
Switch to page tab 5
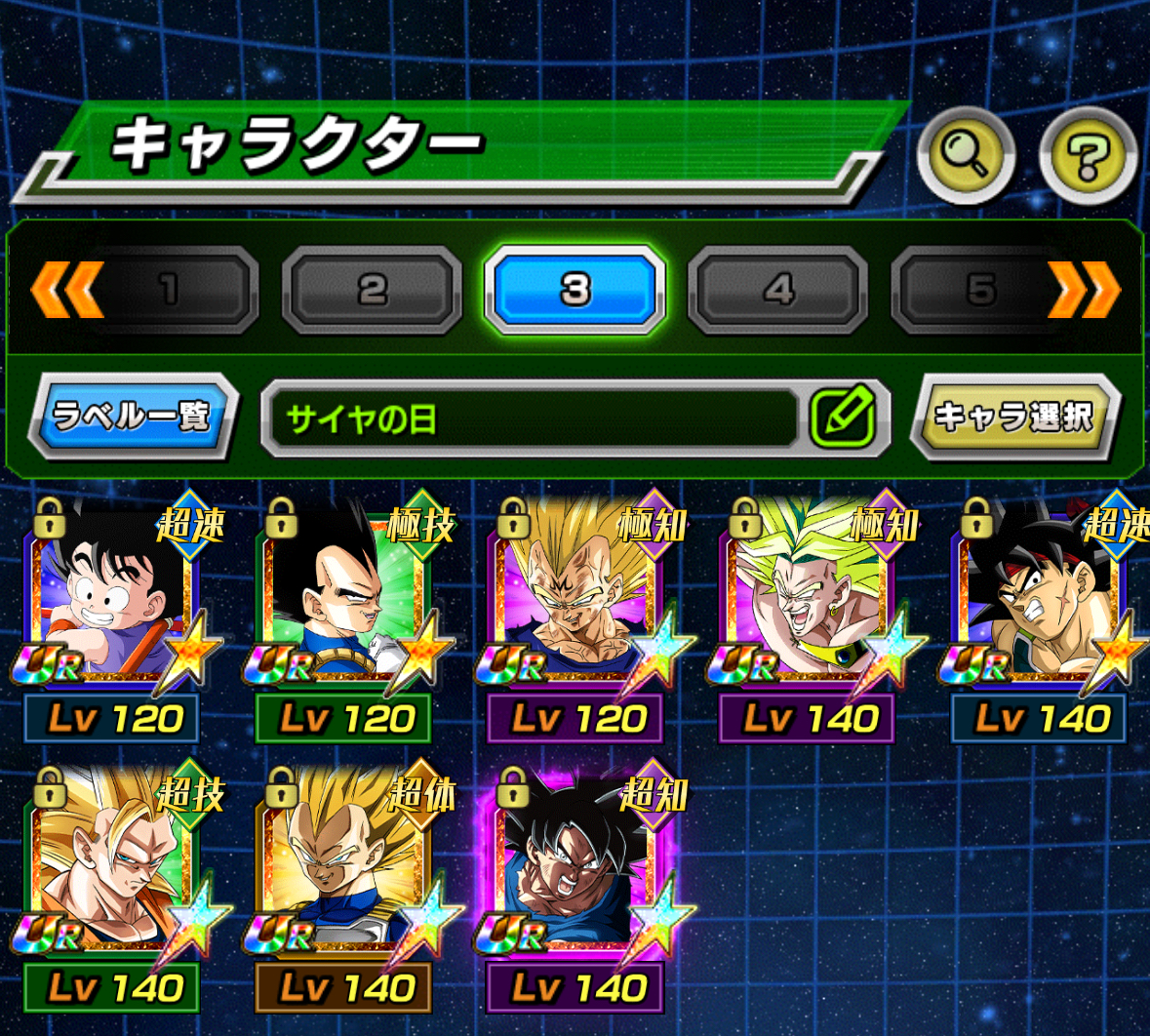[978, 290]
